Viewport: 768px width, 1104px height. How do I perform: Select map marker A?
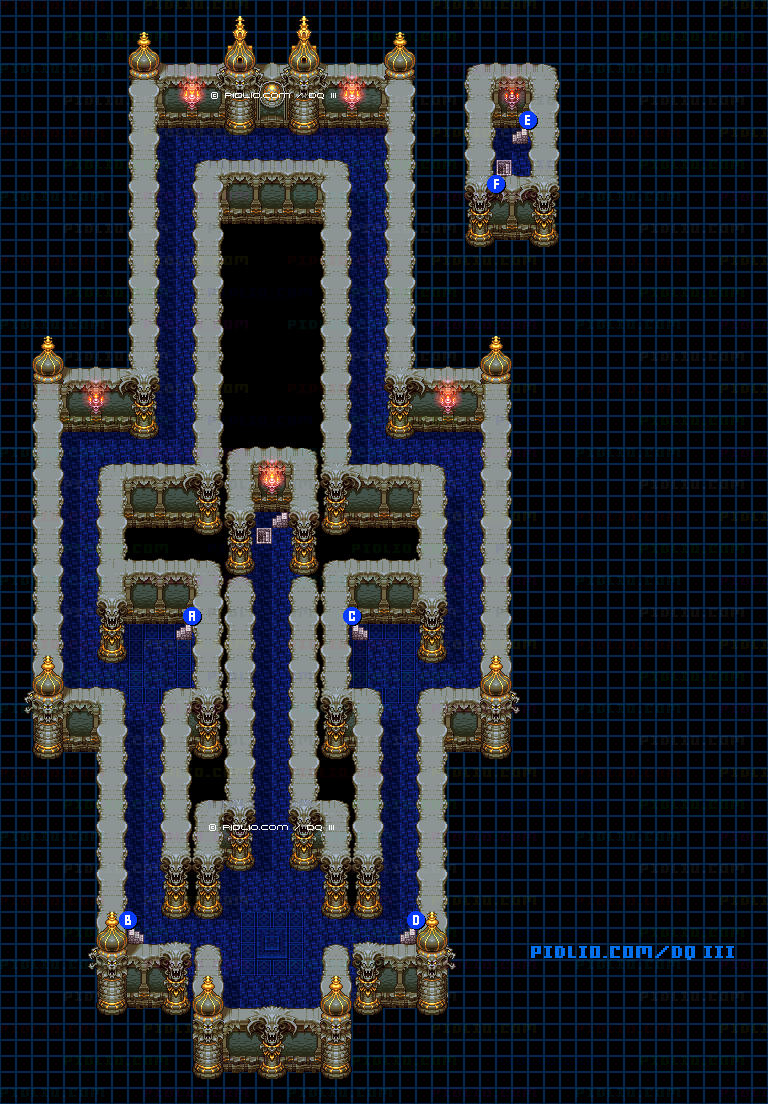(x=193, y=616)
